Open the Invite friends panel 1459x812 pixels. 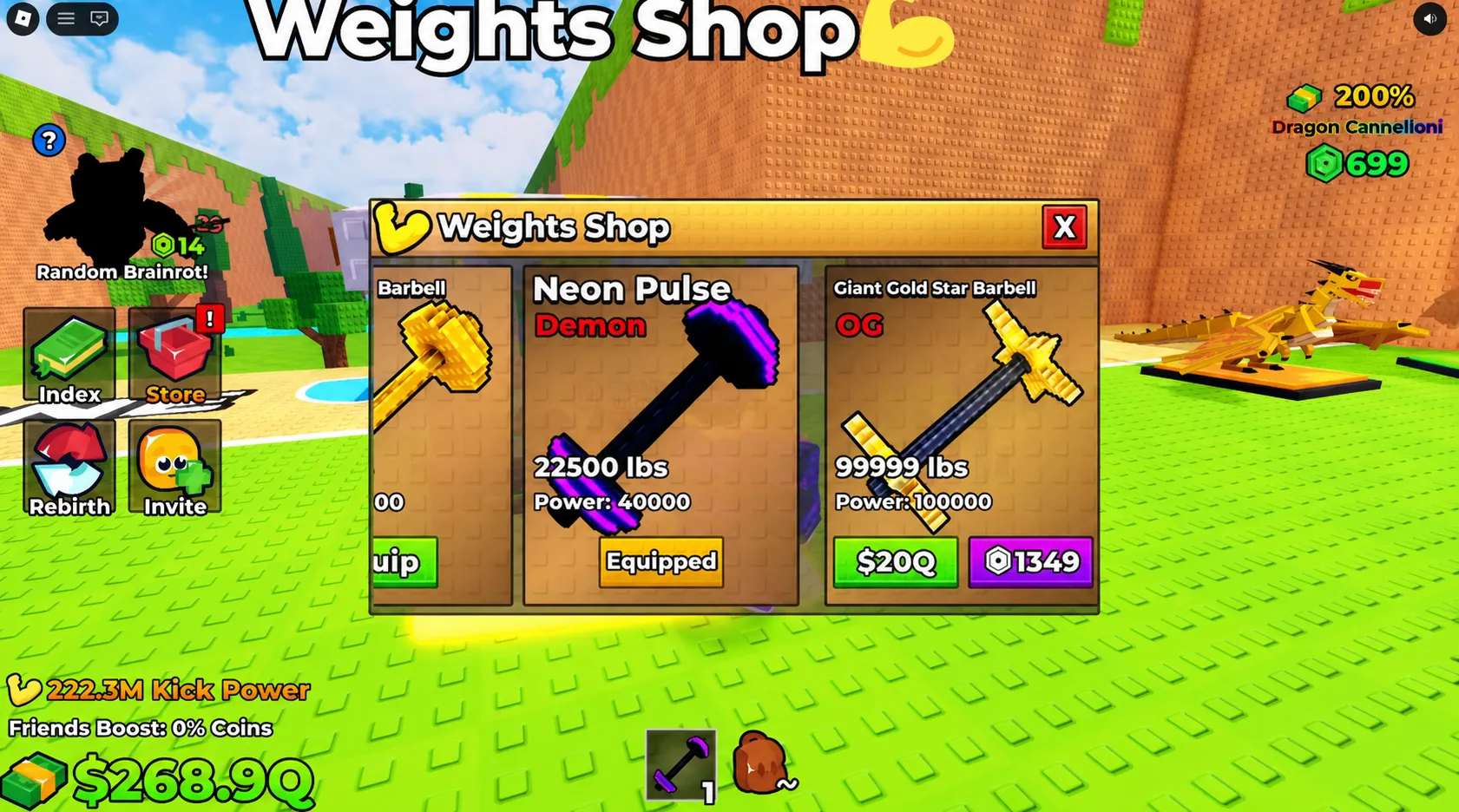(x=174, y=466)
